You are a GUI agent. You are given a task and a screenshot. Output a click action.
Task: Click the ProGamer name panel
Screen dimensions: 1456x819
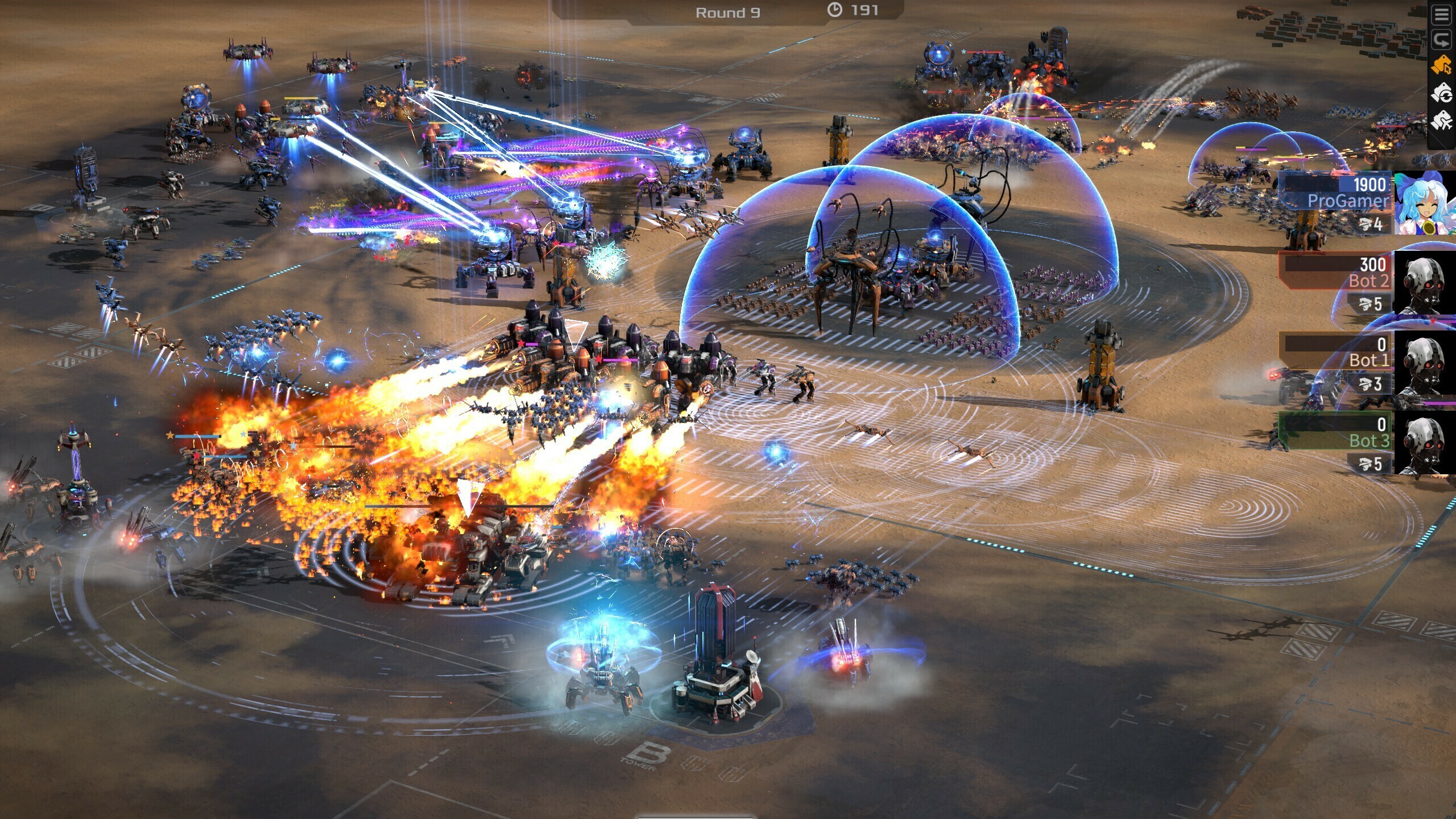pos(1337,193)
